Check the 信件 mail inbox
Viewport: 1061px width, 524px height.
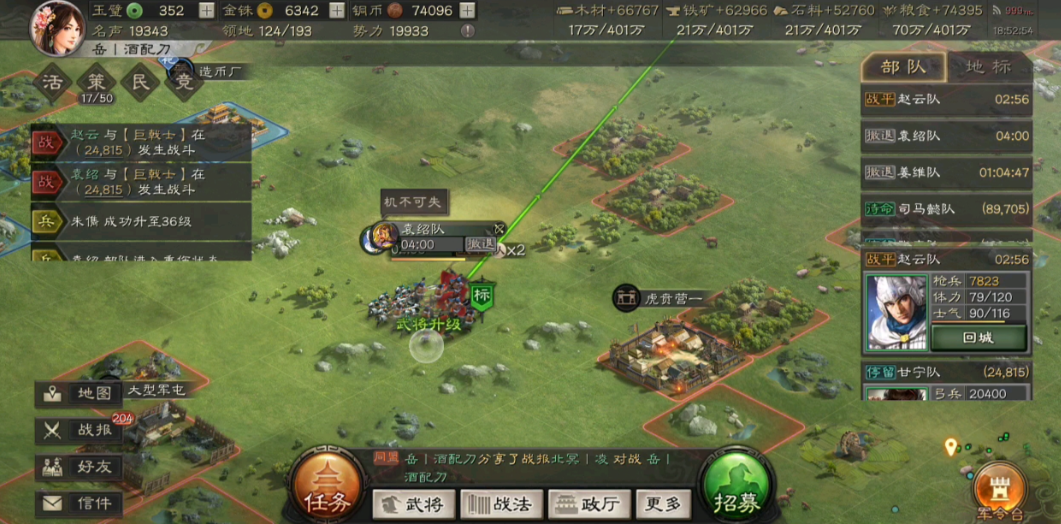coord(80,503)
